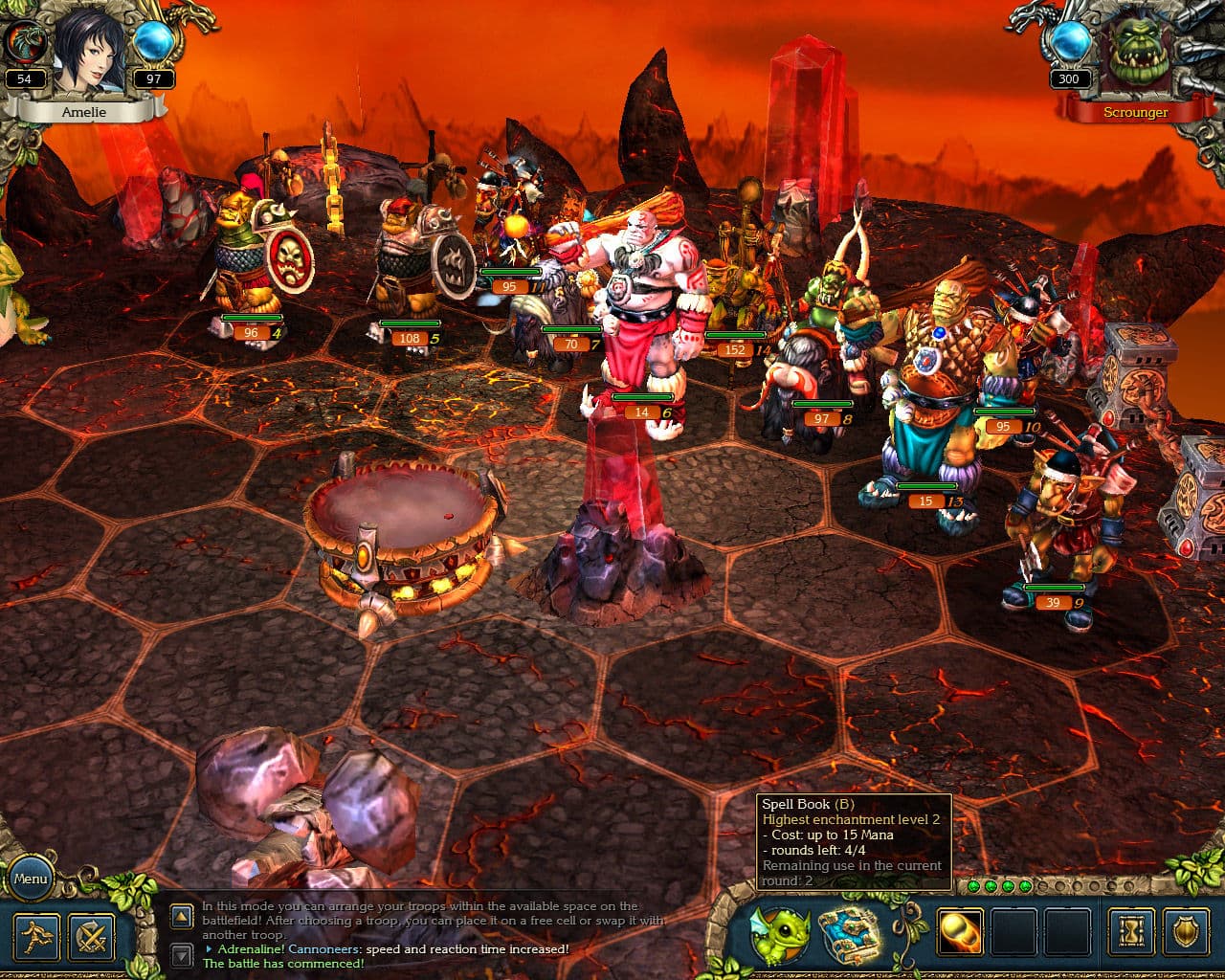Select the retreat/flee icon
This screenshot has height=980, width=1225.
tap(36, 939)
